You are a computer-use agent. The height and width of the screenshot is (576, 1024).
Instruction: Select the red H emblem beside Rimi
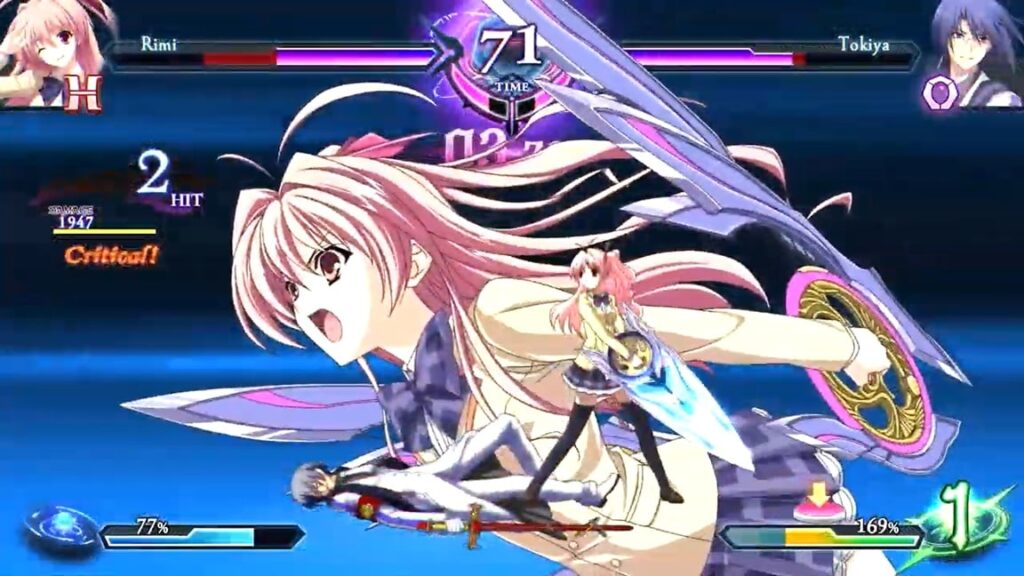(83, 93)
